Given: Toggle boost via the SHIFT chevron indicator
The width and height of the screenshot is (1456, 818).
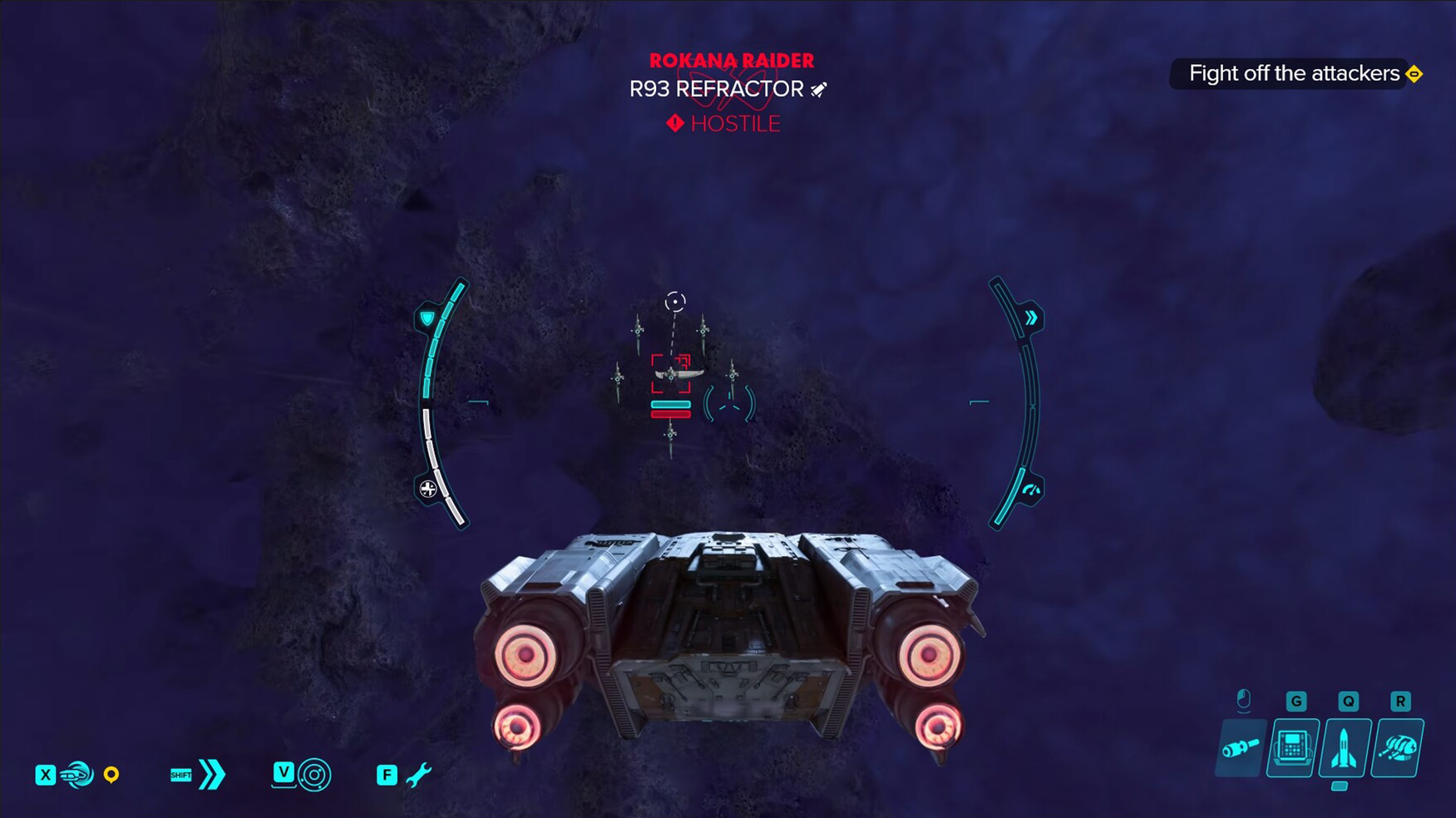Looking at the screenshot, I should point(210,774).
